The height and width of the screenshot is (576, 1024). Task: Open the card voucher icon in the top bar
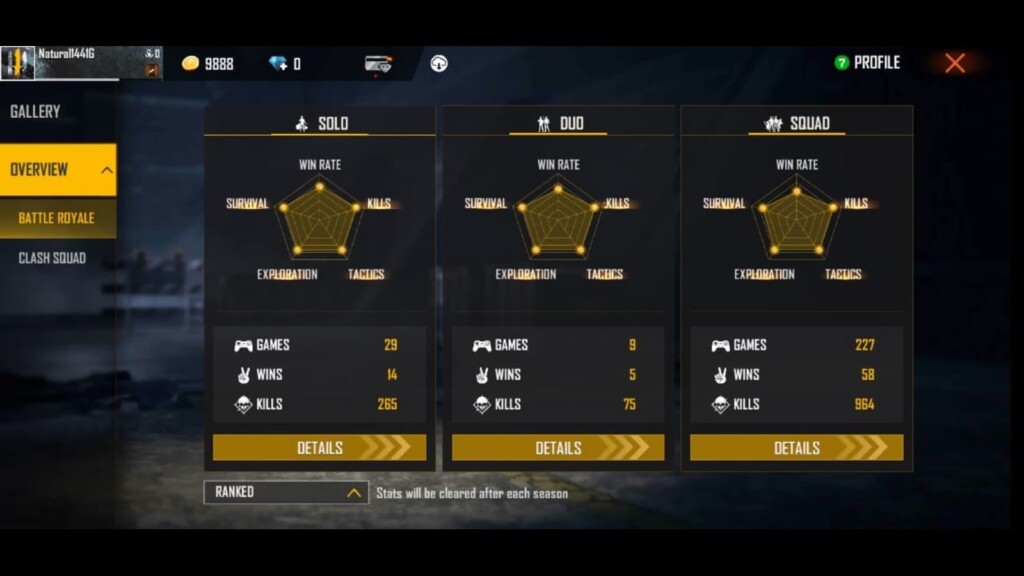click(x=378, y=64)
